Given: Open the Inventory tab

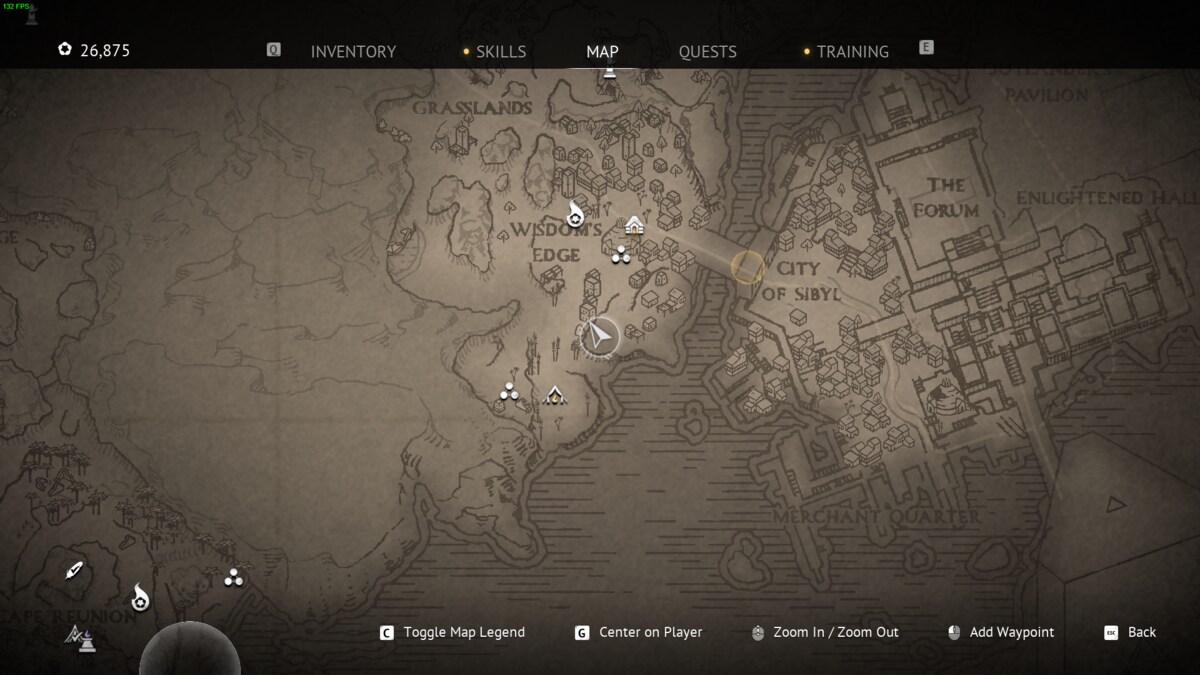Looking at the screenshot, I should 353,52.
